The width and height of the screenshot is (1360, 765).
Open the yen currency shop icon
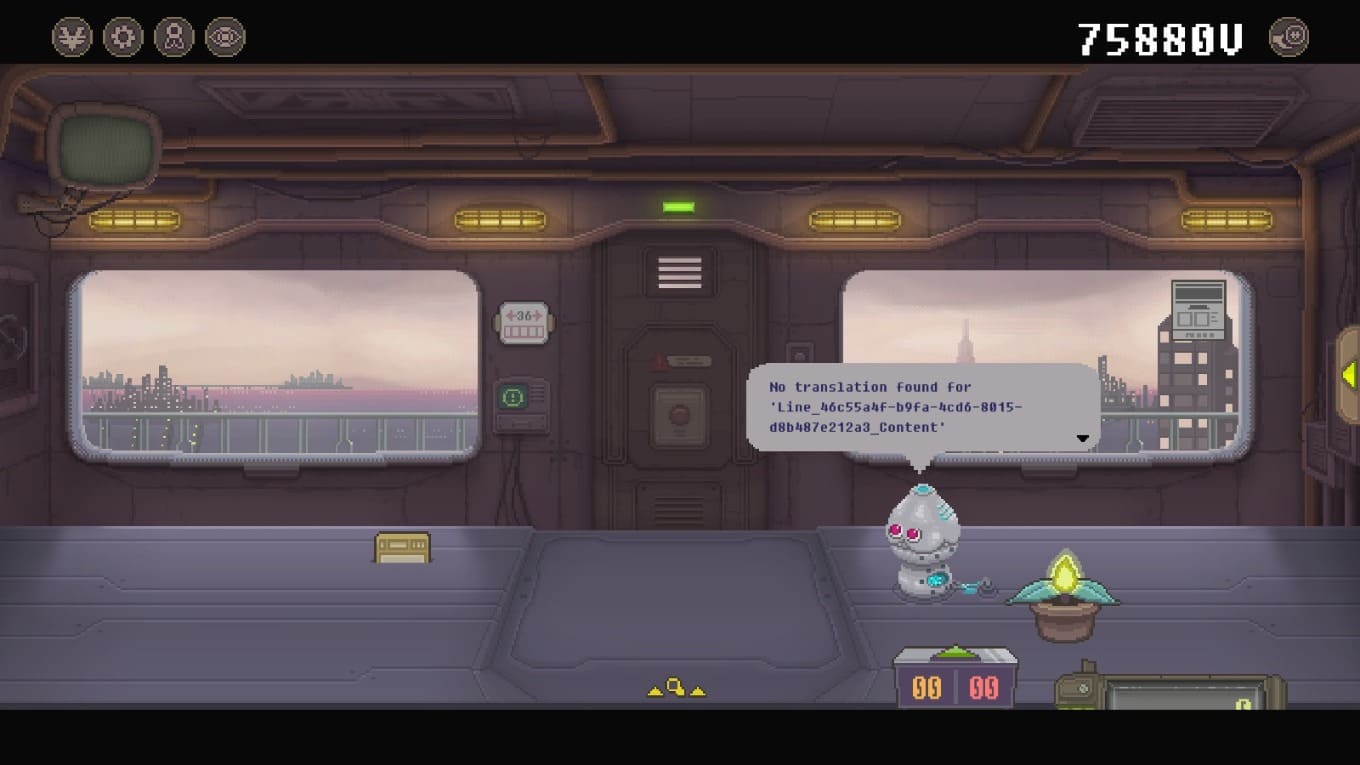point(72,38)
